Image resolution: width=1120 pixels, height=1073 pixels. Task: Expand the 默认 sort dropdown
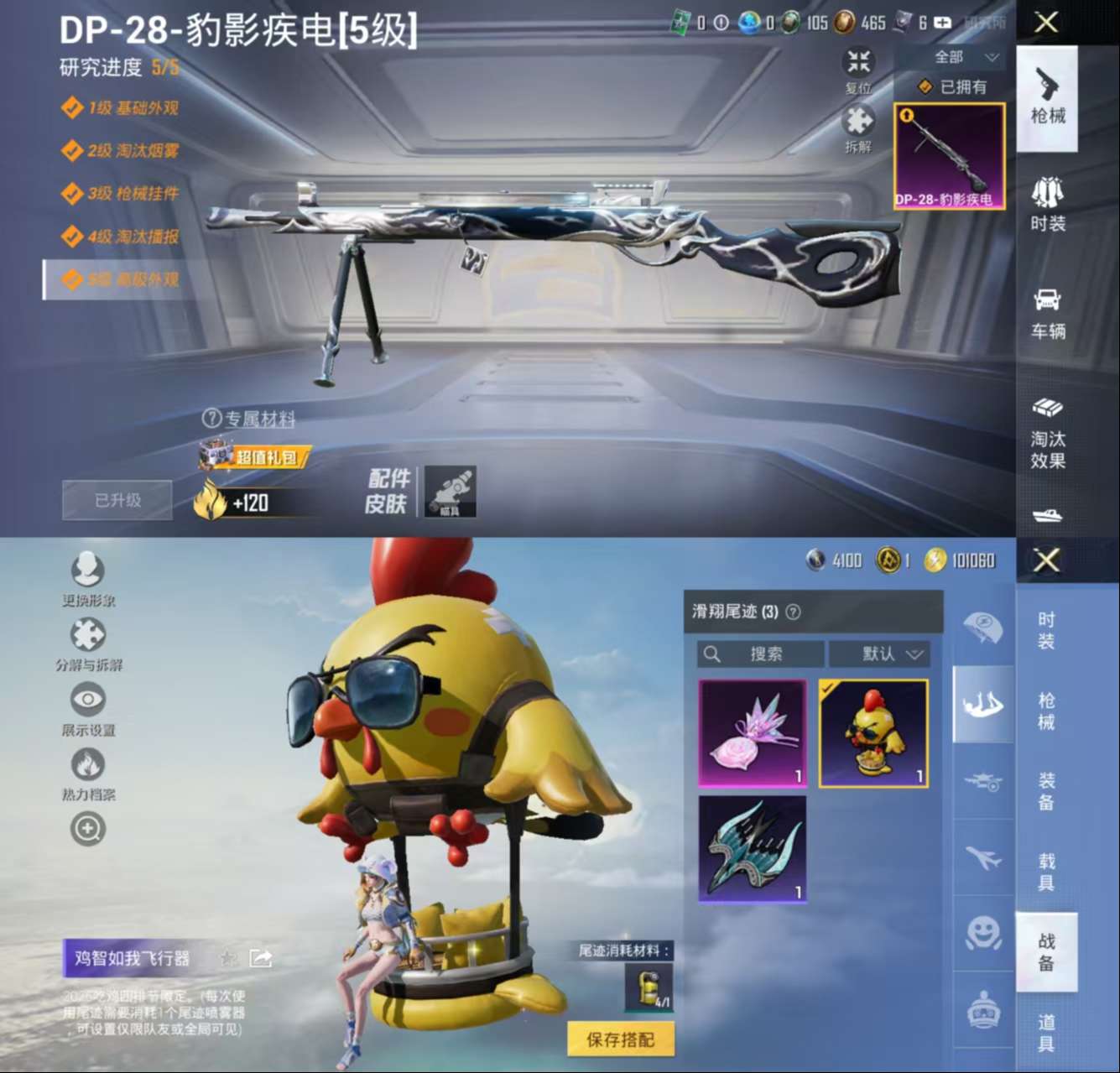pyautogui.click(x=879, y=654)
